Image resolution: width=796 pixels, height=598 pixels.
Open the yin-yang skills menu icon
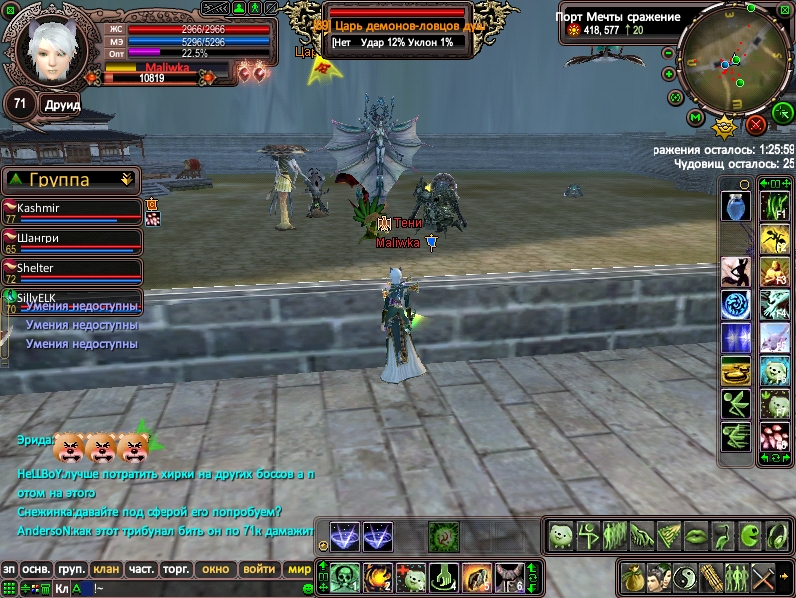683,577
